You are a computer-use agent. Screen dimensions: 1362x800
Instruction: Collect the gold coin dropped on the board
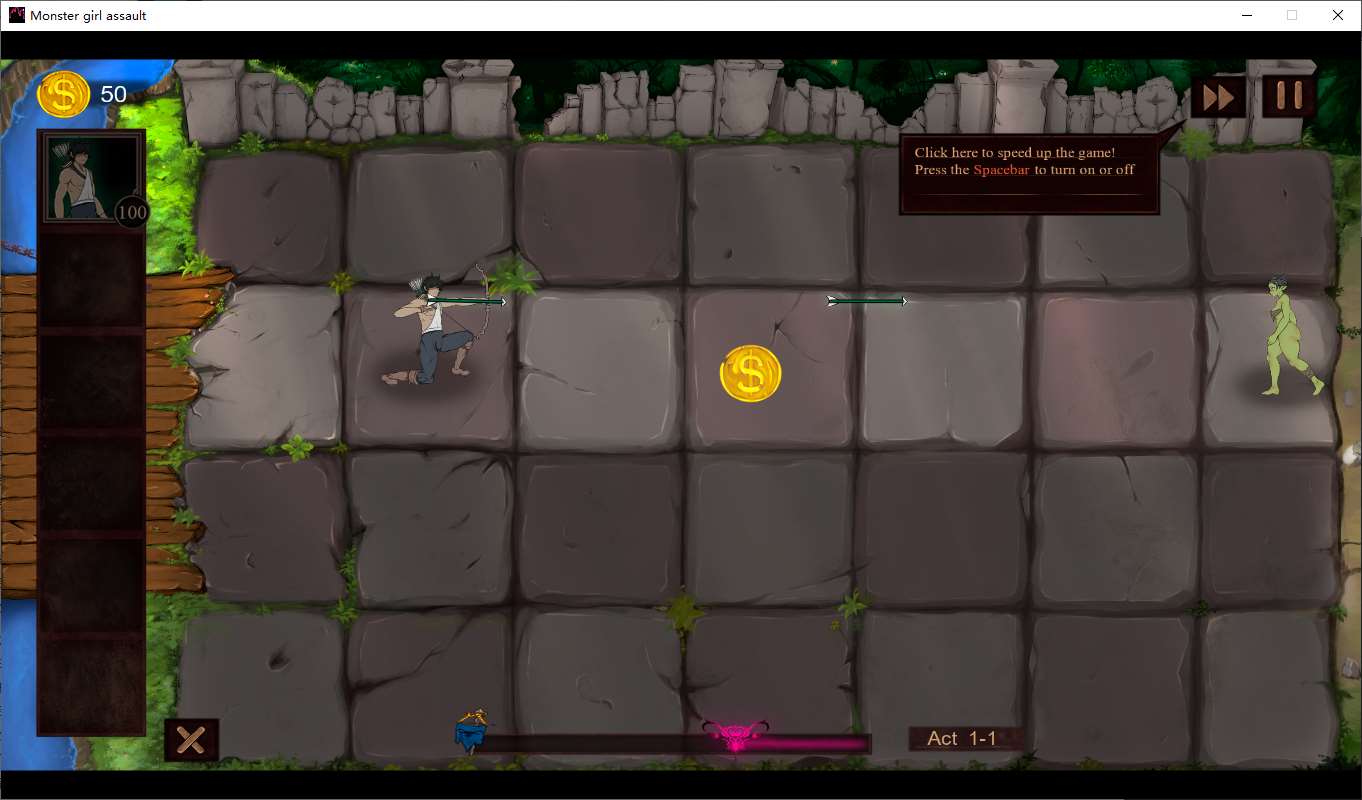pos(750,374)
